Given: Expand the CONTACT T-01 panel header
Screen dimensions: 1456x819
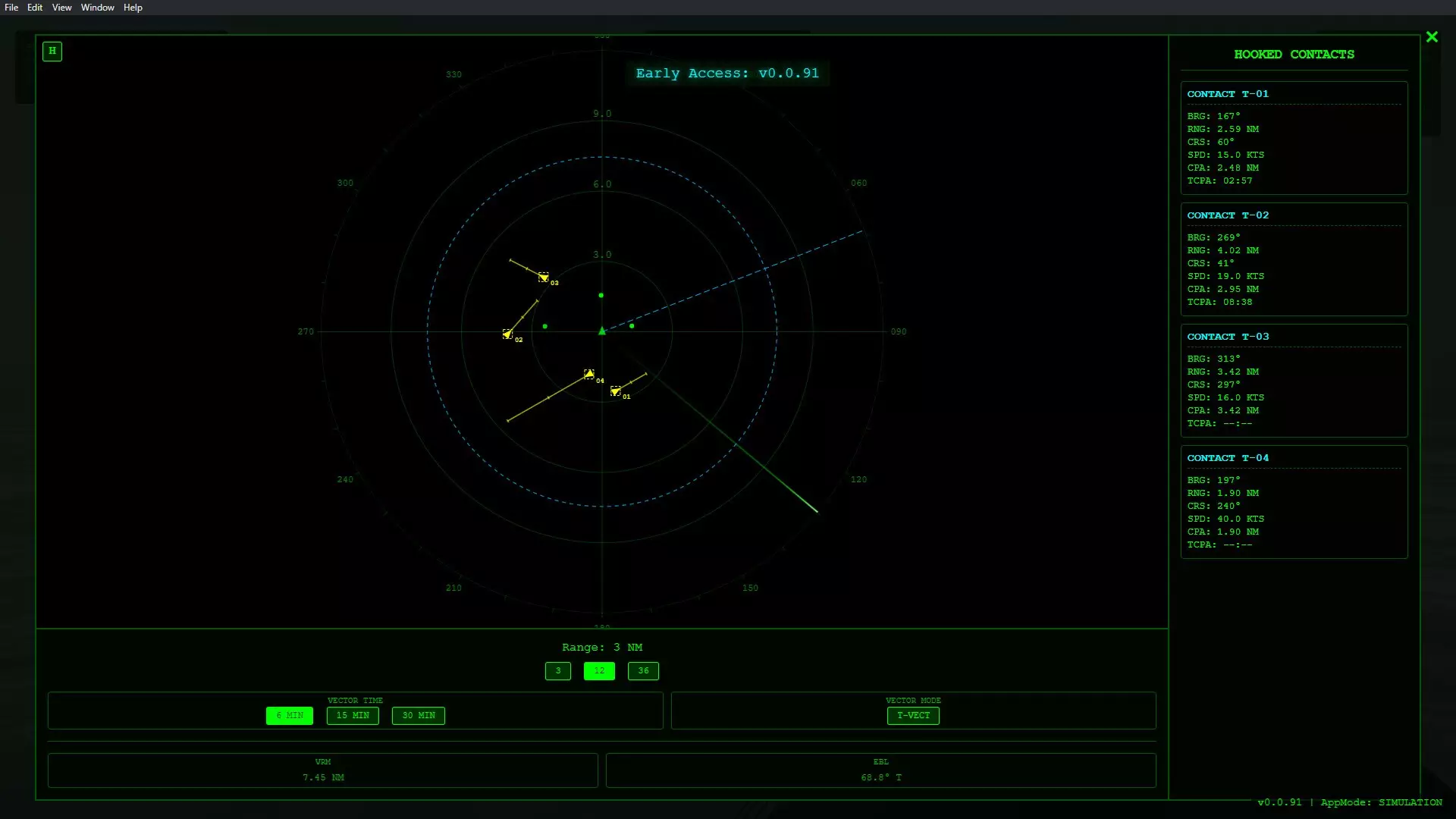Looking at the screenshot, I should click(1227, 93).
